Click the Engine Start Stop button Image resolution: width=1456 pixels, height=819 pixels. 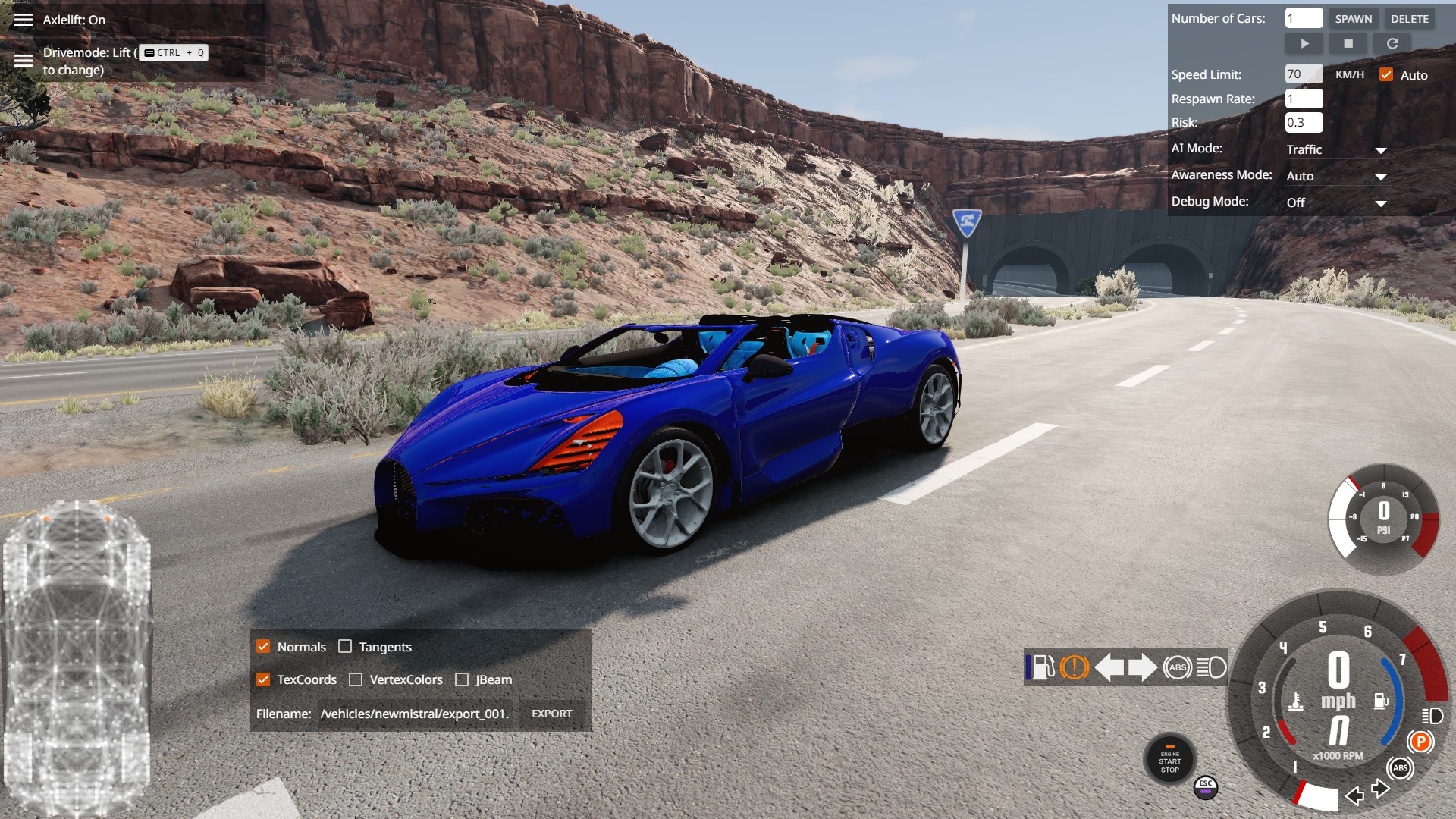(1169, 761)
